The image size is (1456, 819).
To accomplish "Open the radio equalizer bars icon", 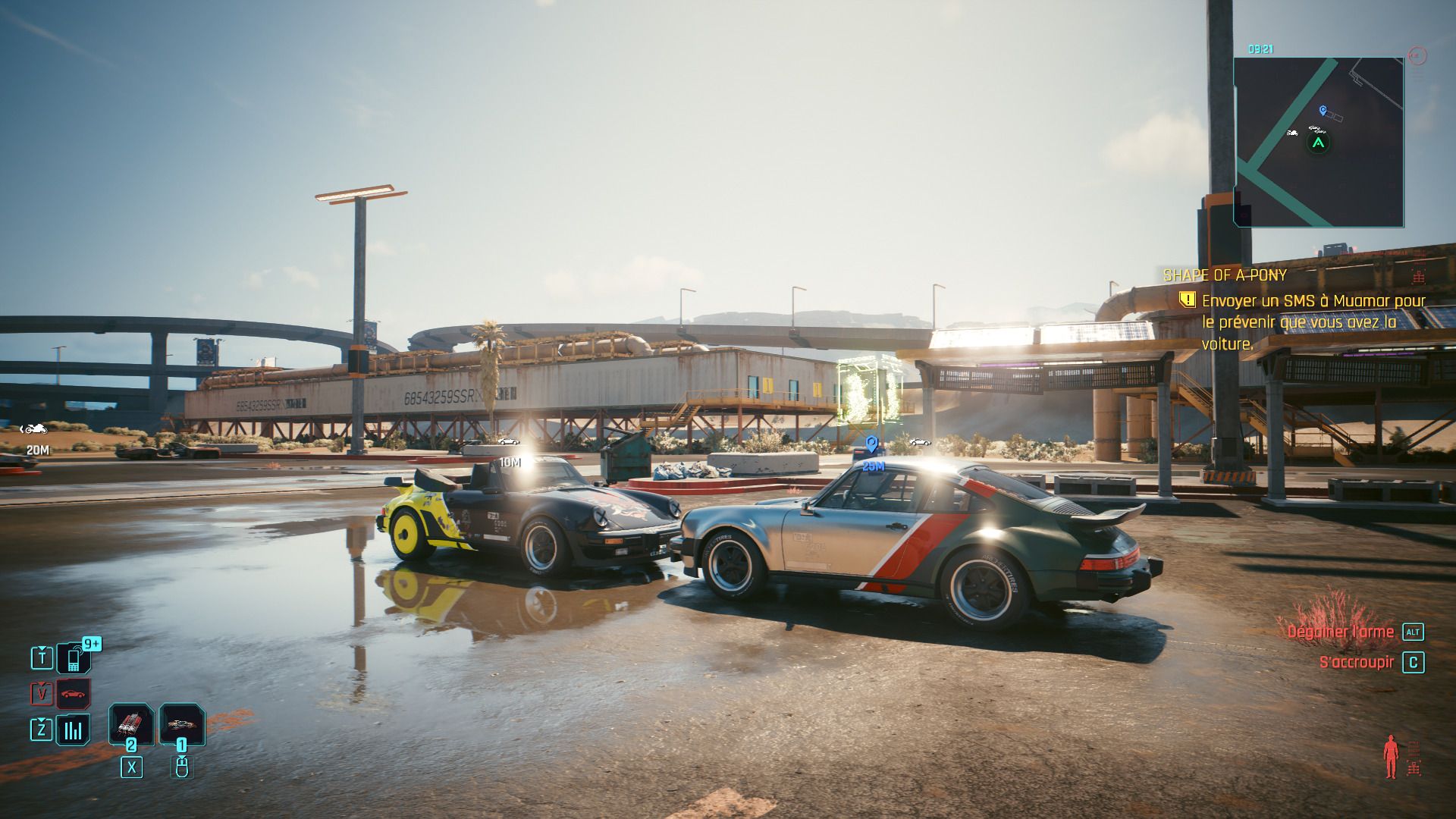I will click(x=74, y=730).
